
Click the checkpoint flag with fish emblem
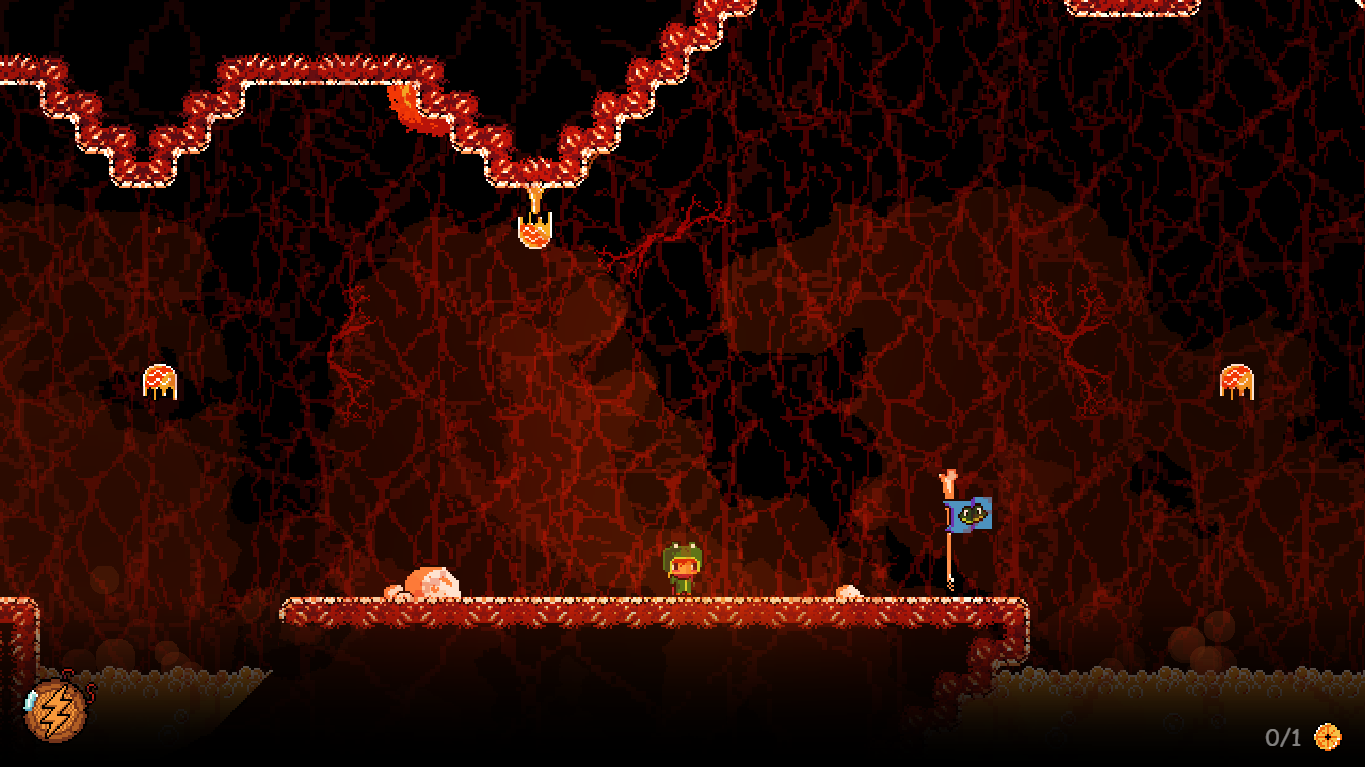[x=966, y=513]
